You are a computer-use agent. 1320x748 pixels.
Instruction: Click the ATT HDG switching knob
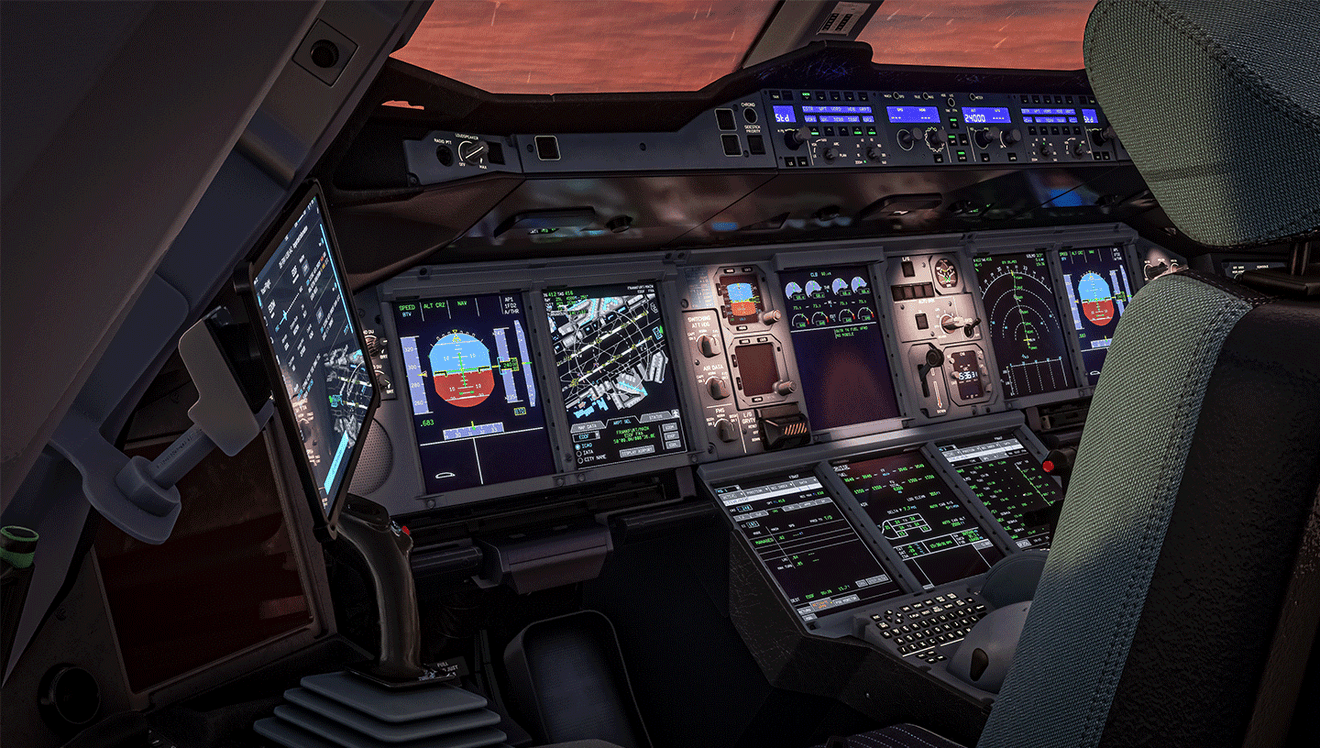click(709, 345)
